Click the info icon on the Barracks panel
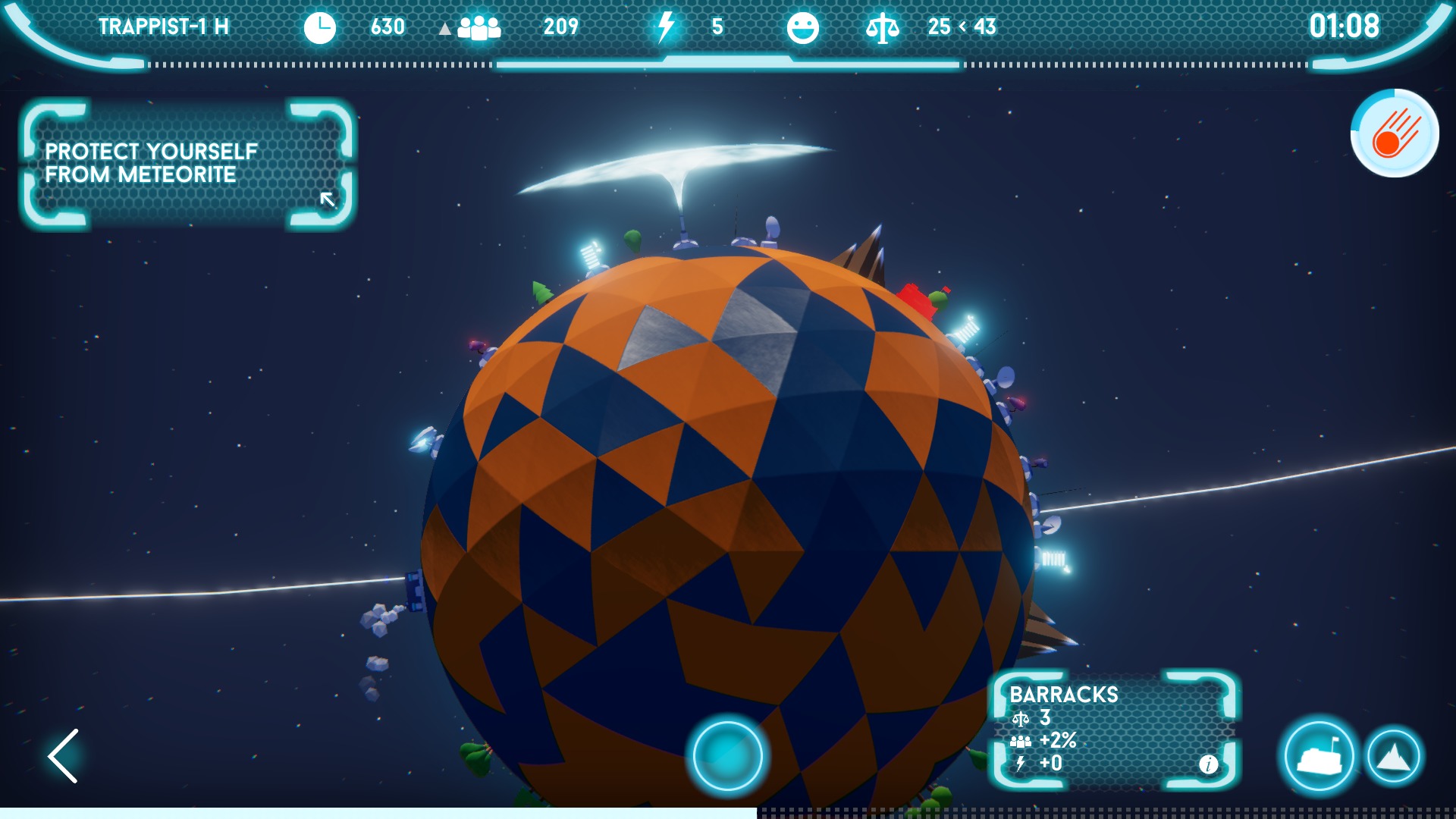Viewport: 1456px width, 819px height. pos(1208,766)
